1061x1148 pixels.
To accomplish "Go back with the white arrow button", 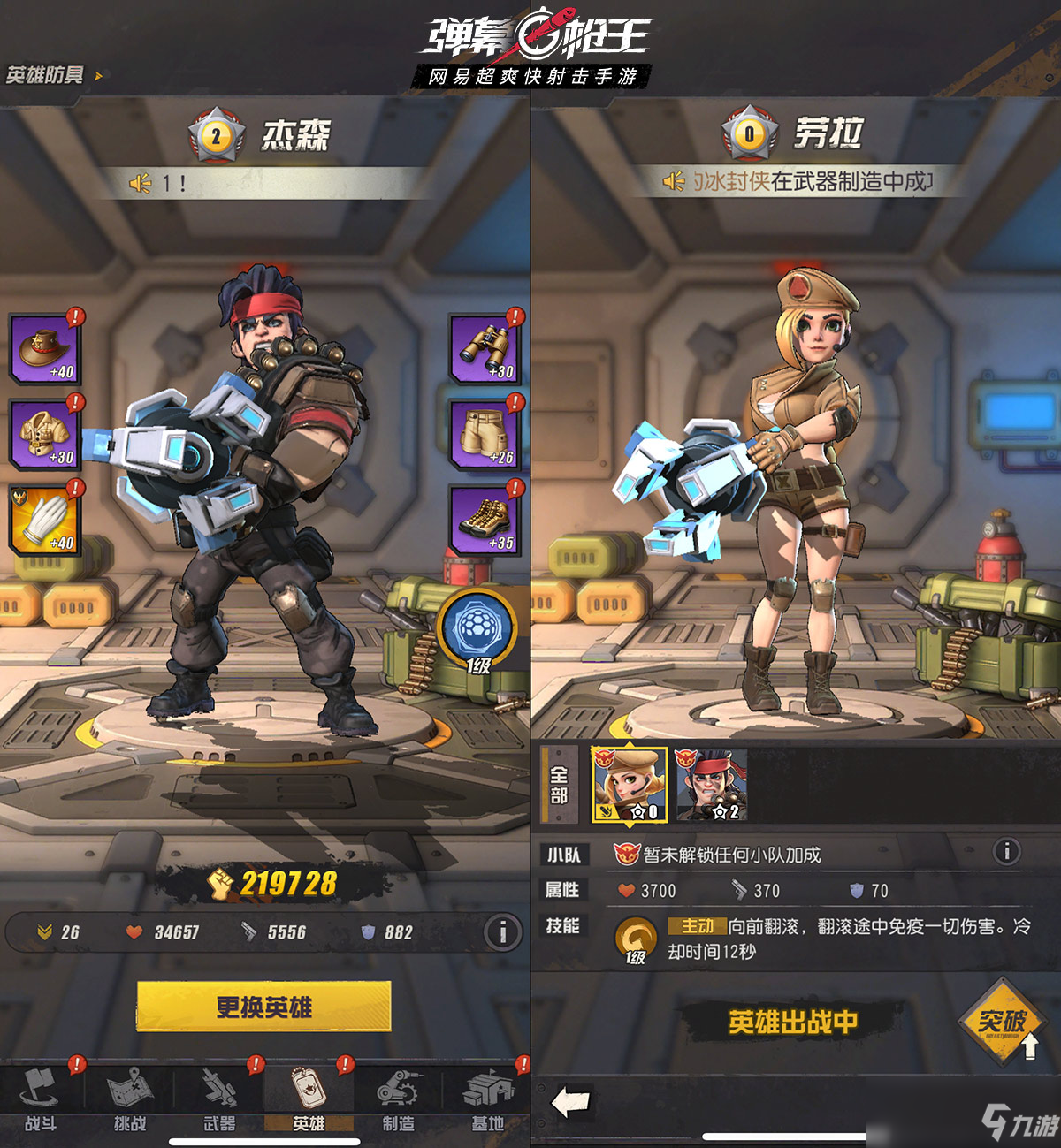I will (x=571, y=1102).
